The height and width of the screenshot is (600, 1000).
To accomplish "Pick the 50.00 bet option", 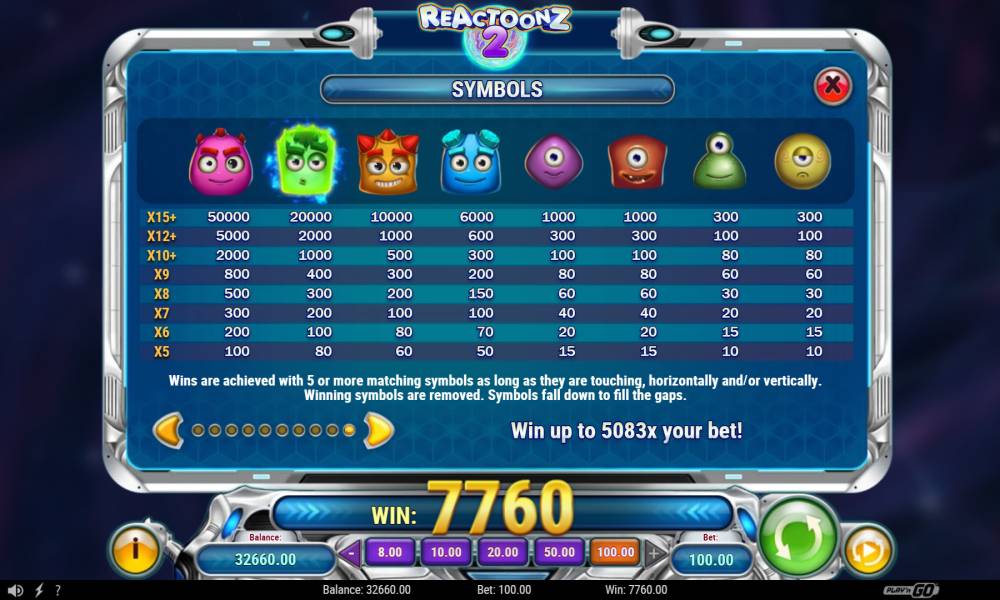I will [559, 552].
